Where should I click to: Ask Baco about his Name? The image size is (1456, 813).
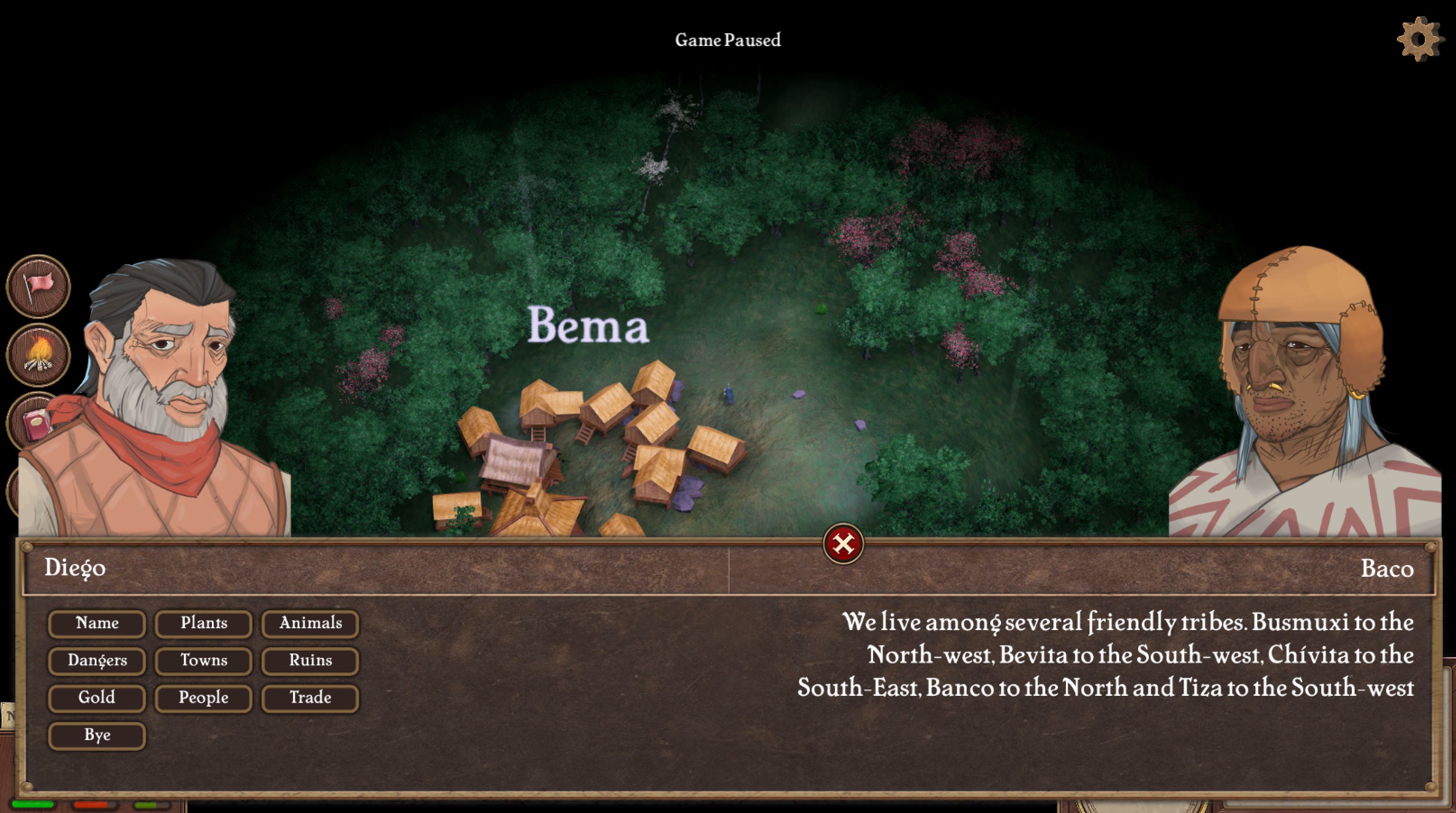tap(96, 623)
